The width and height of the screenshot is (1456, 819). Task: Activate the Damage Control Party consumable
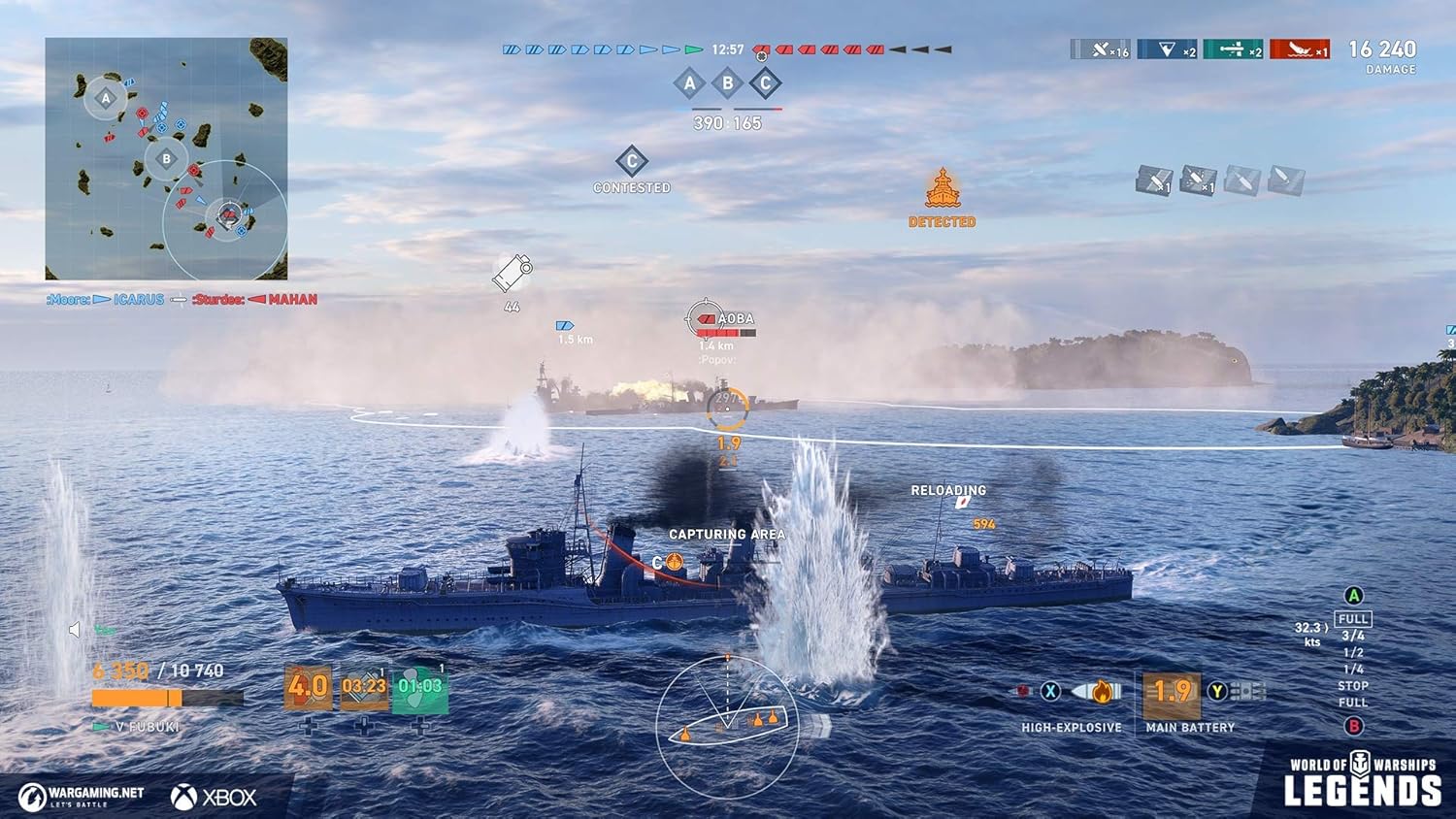308,686
